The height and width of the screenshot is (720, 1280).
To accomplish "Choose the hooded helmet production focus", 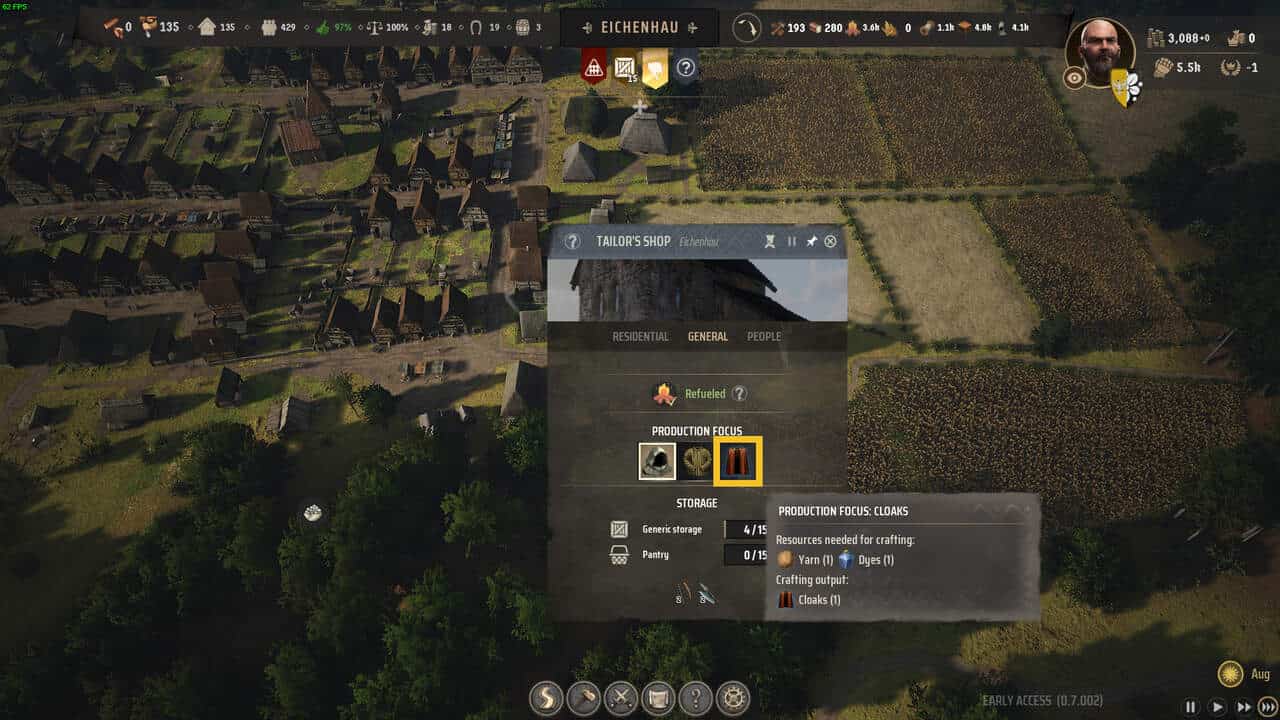I will point(657,461).
